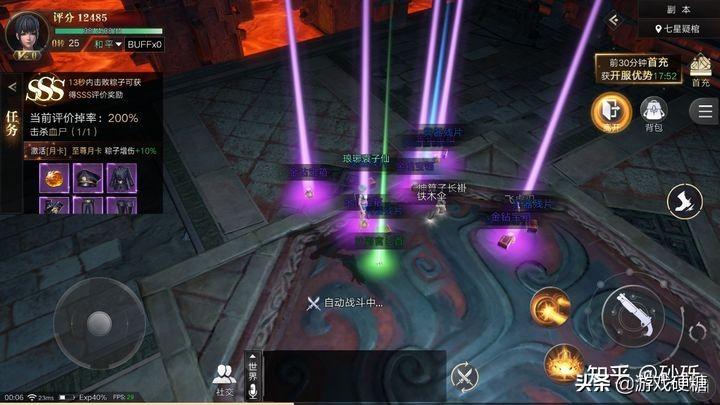
Task: Open the 背包 backpack
Action: click(653, 112)
